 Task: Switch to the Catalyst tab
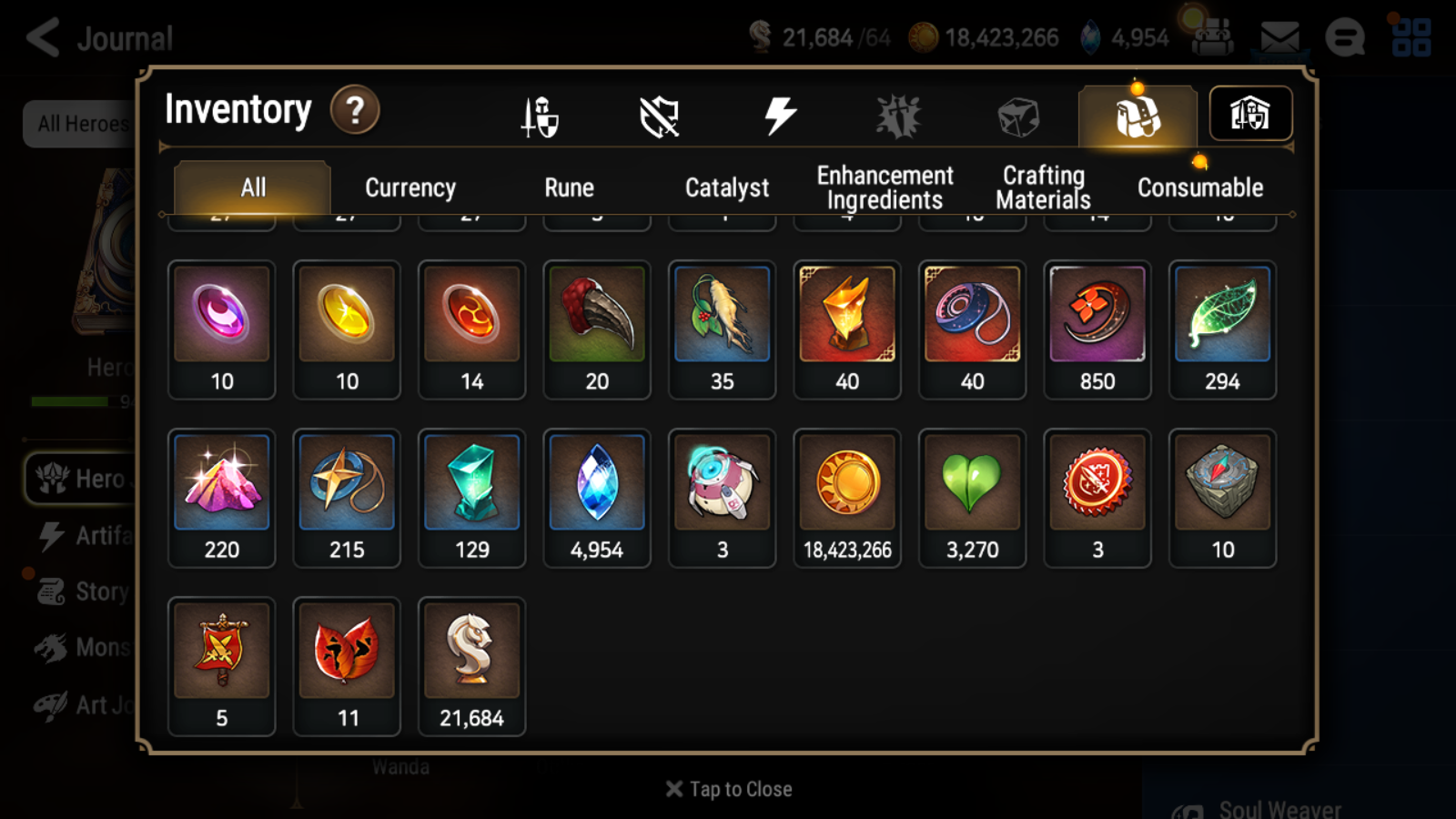727,187
